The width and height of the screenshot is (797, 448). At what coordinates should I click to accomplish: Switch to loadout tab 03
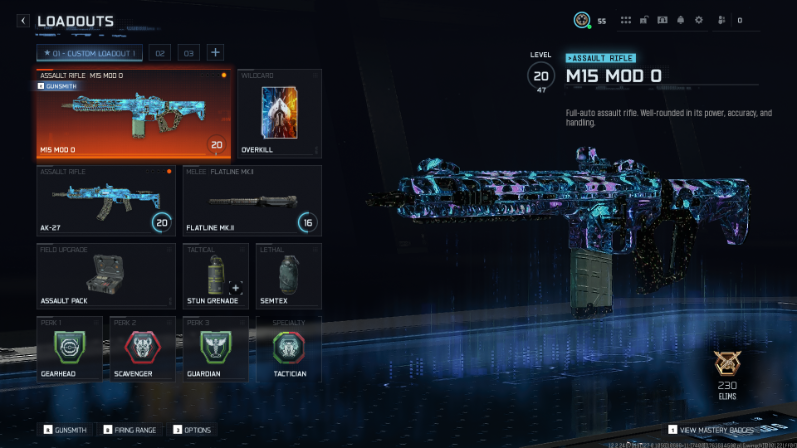(188, 53)
